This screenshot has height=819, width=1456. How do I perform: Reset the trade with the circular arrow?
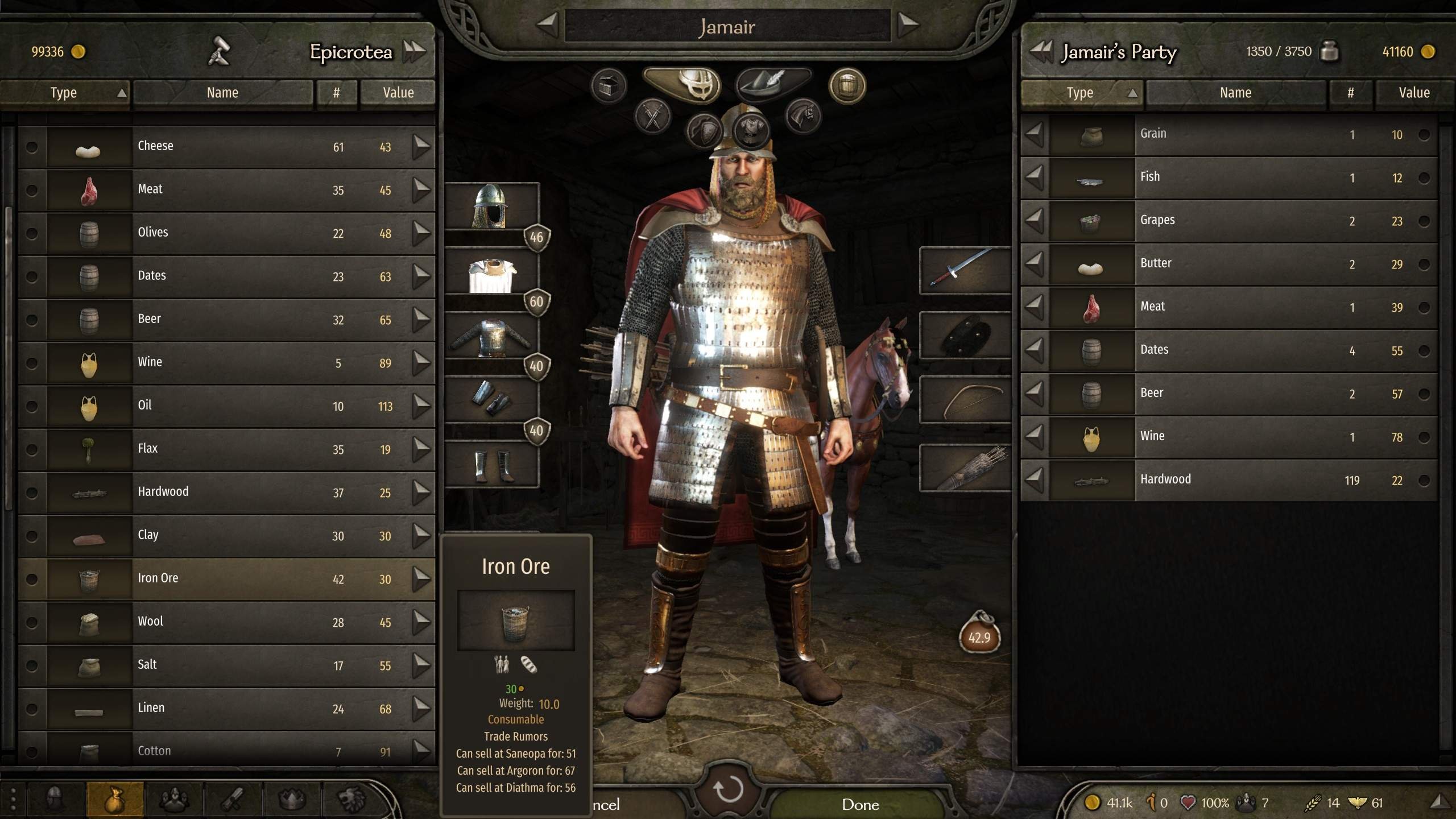point(728,789)
